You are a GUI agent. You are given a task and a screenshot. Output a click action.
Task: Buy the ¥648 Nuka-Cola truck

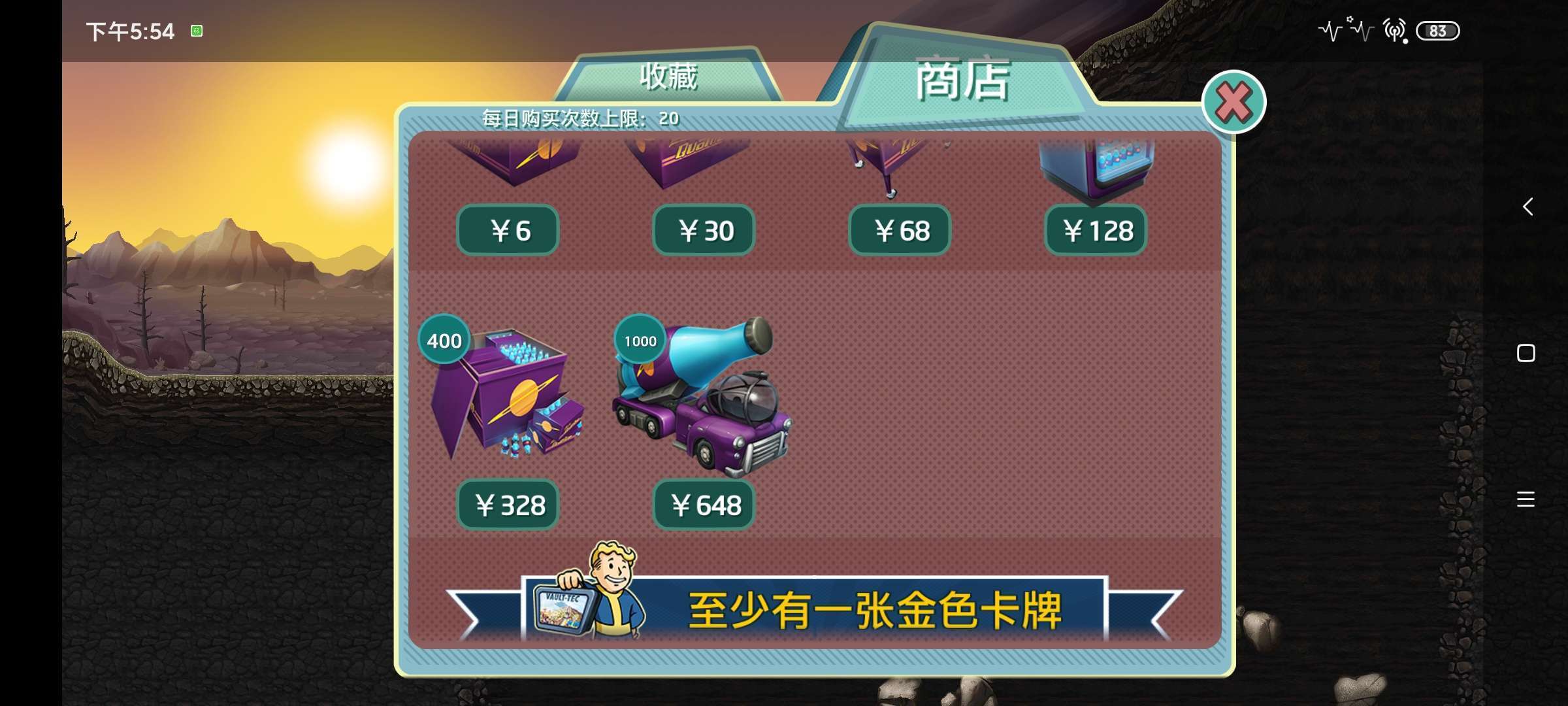tap(704, 505)
